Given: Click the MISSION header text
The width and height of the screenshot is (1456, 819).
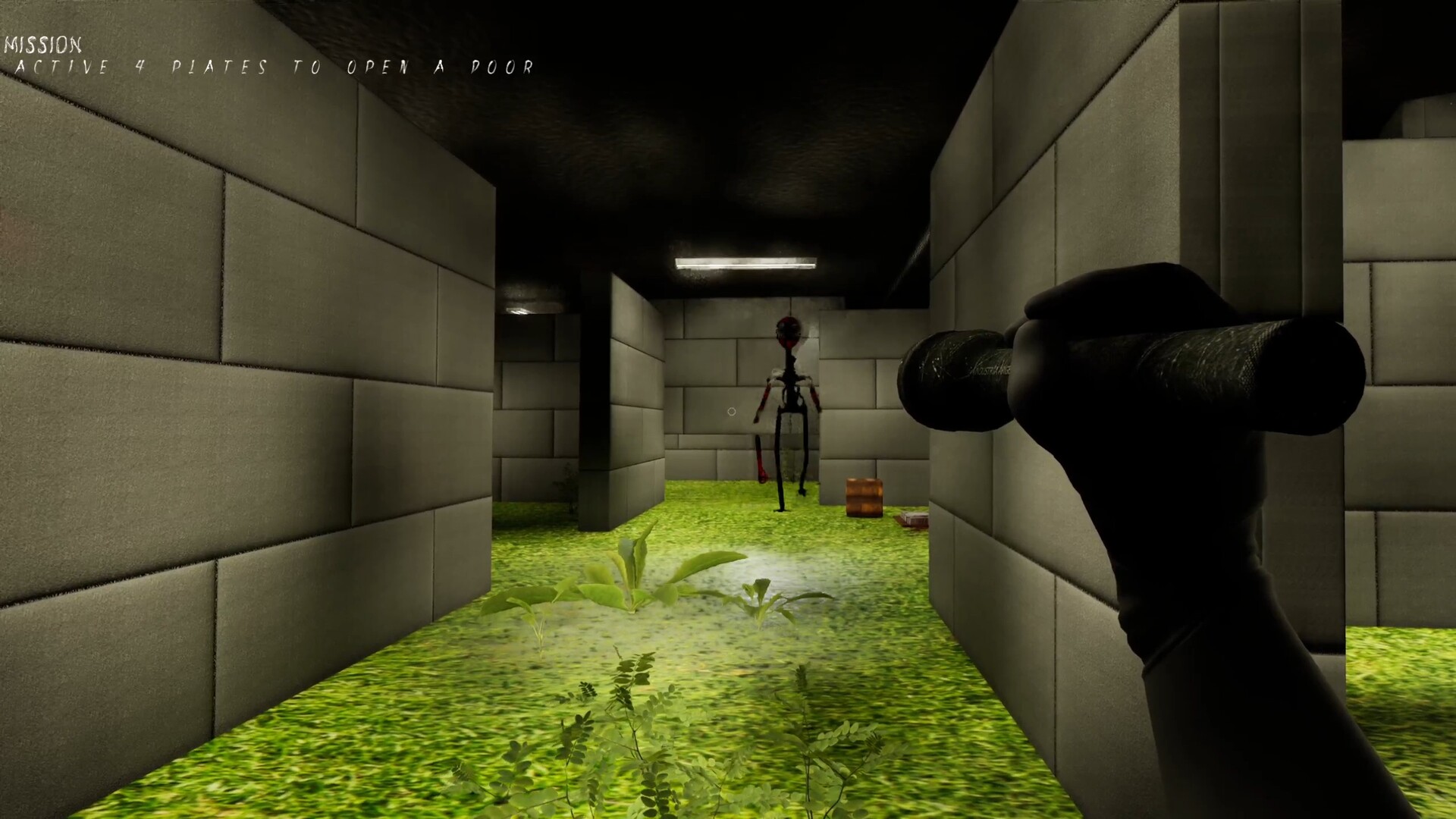Looking at the screenshot, I should (x=42, y=44).
